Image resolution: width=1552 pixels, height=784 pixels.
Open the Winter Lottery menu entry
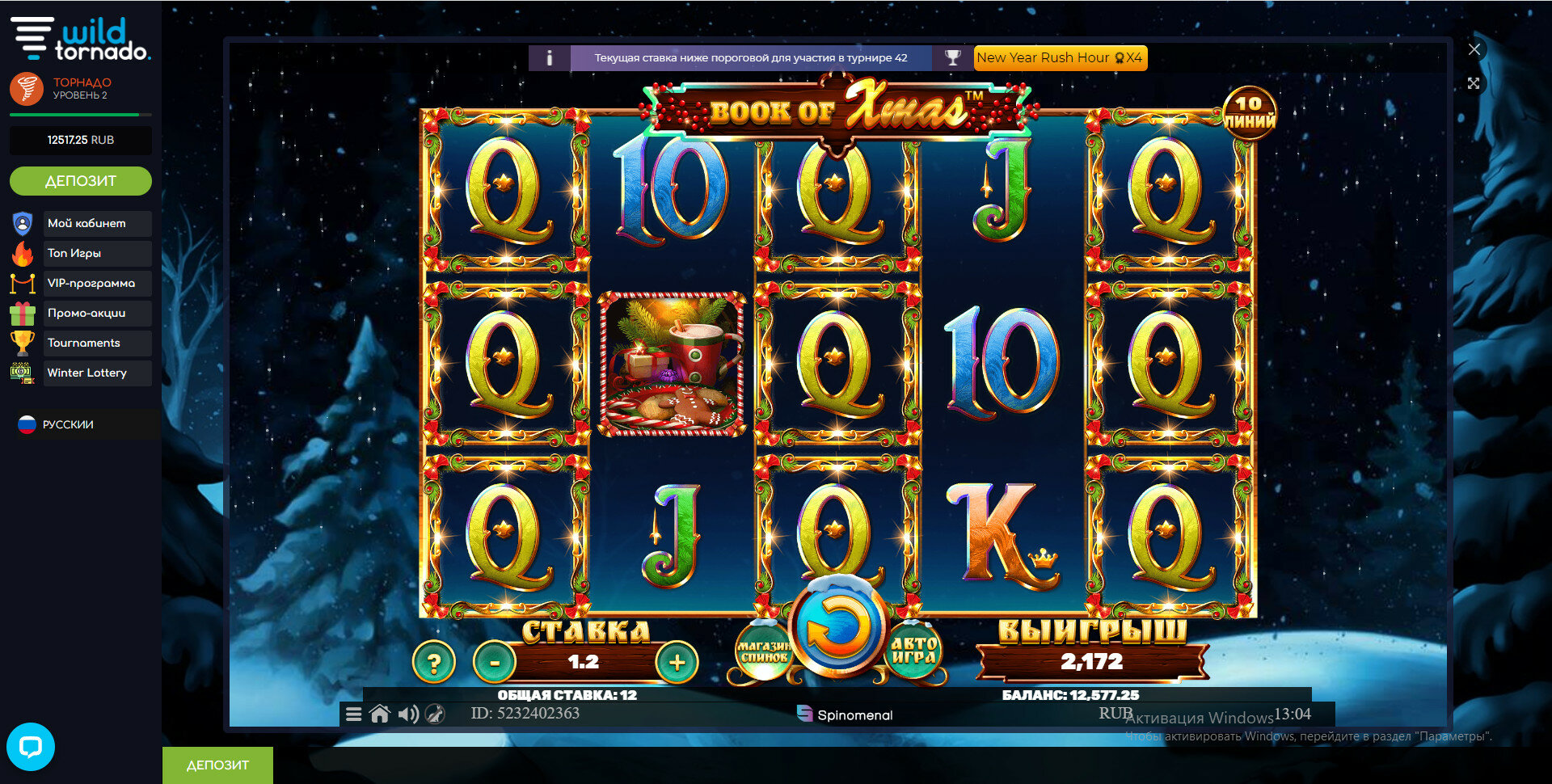pos(87,373)
